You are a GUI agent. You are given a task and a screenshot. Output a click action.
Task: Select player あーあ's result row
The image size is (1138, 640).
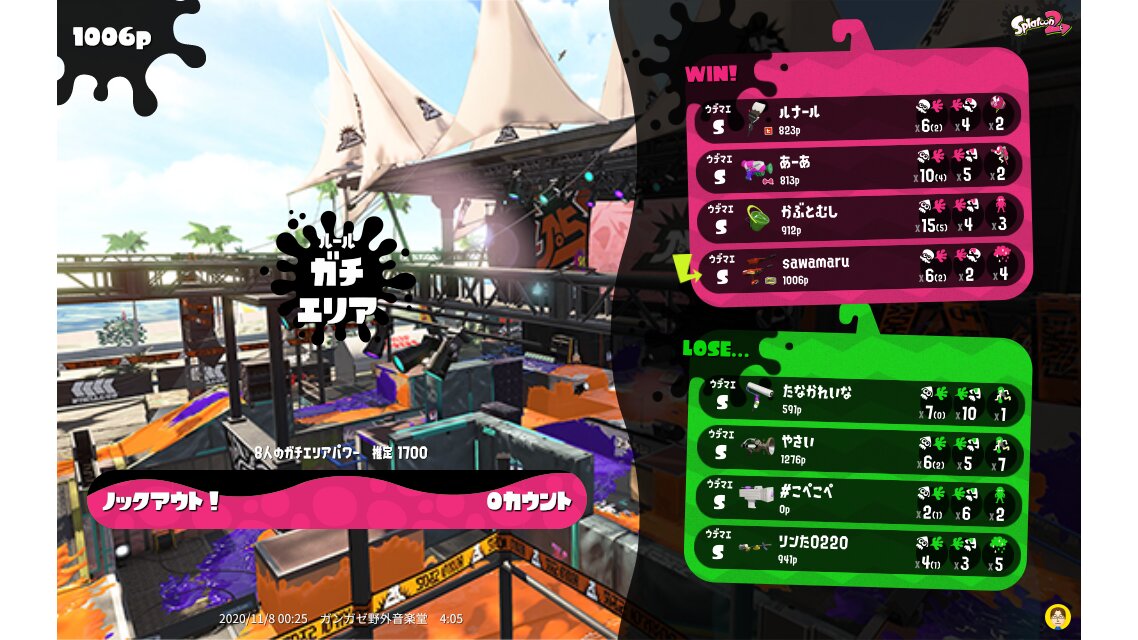click(858, 168)
